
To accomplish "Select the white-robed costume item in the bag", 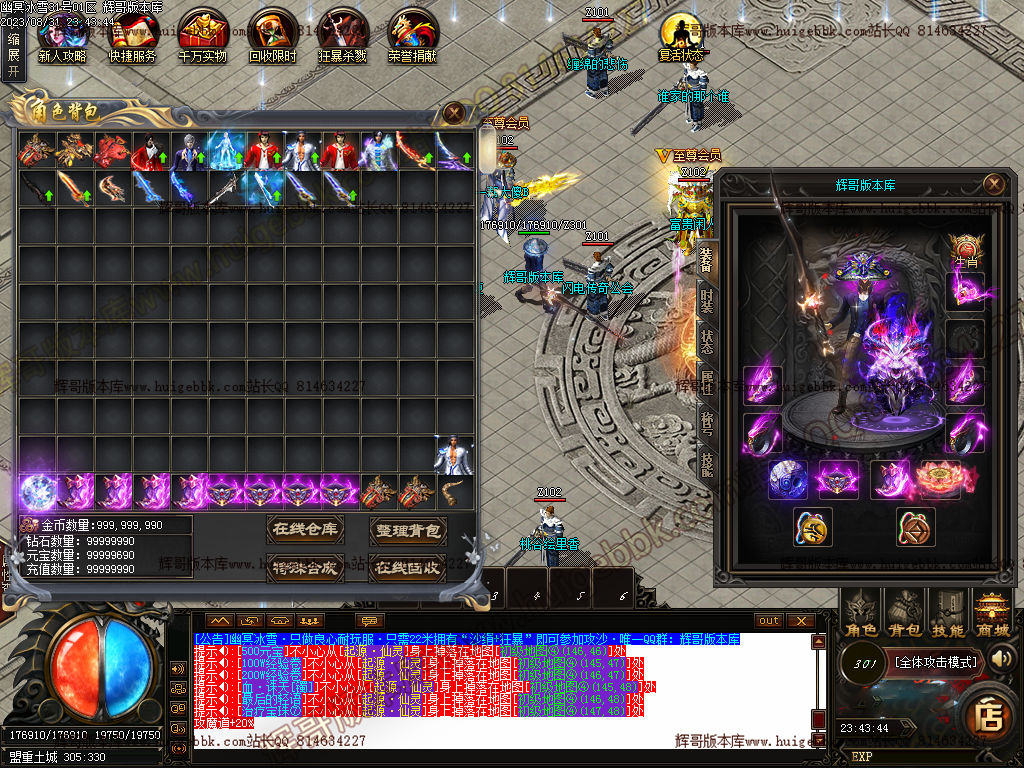I will tap(453, 455).
